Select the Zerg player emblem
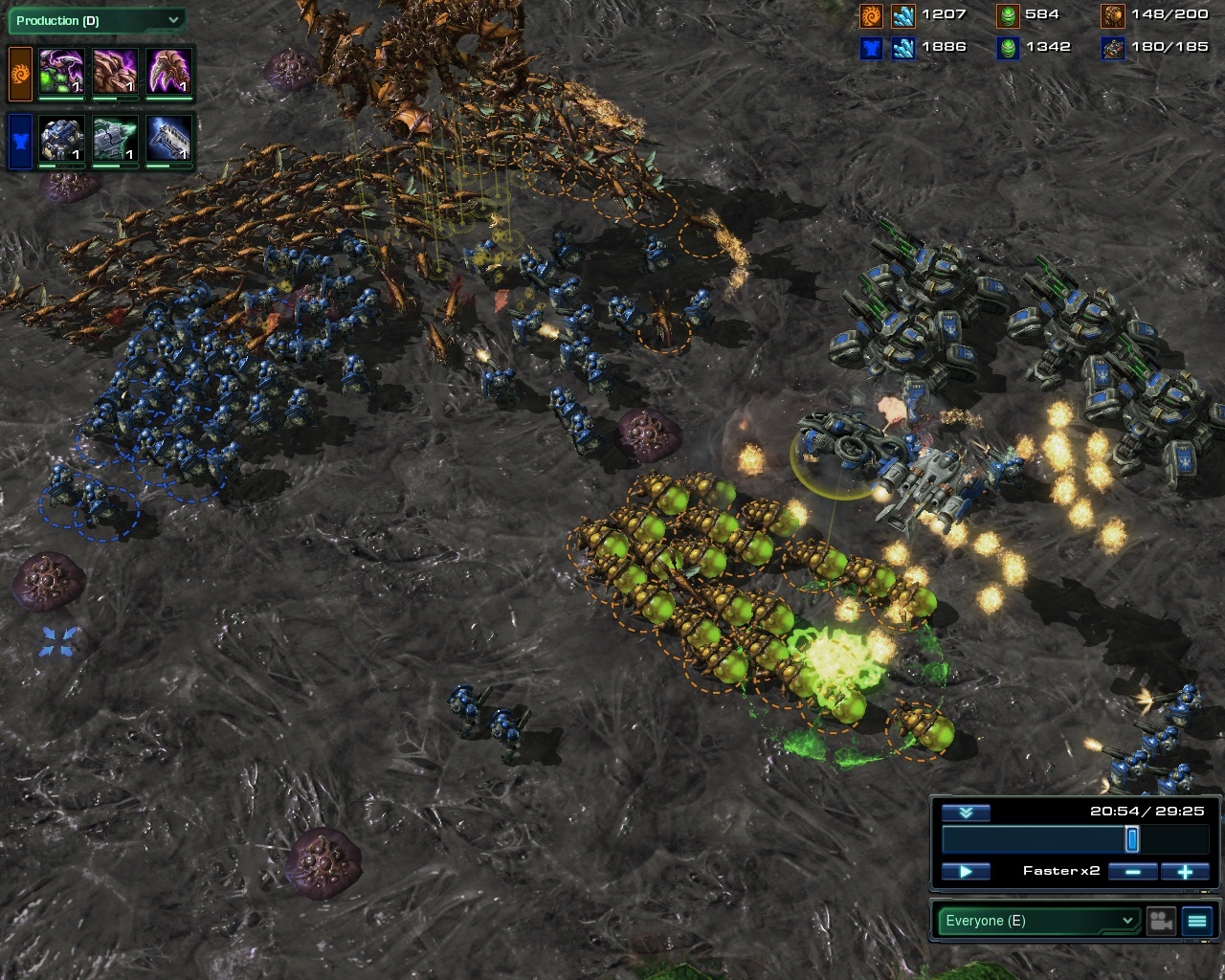The image size is (1225, 980). pyautogui.click(x=20, y=75)
